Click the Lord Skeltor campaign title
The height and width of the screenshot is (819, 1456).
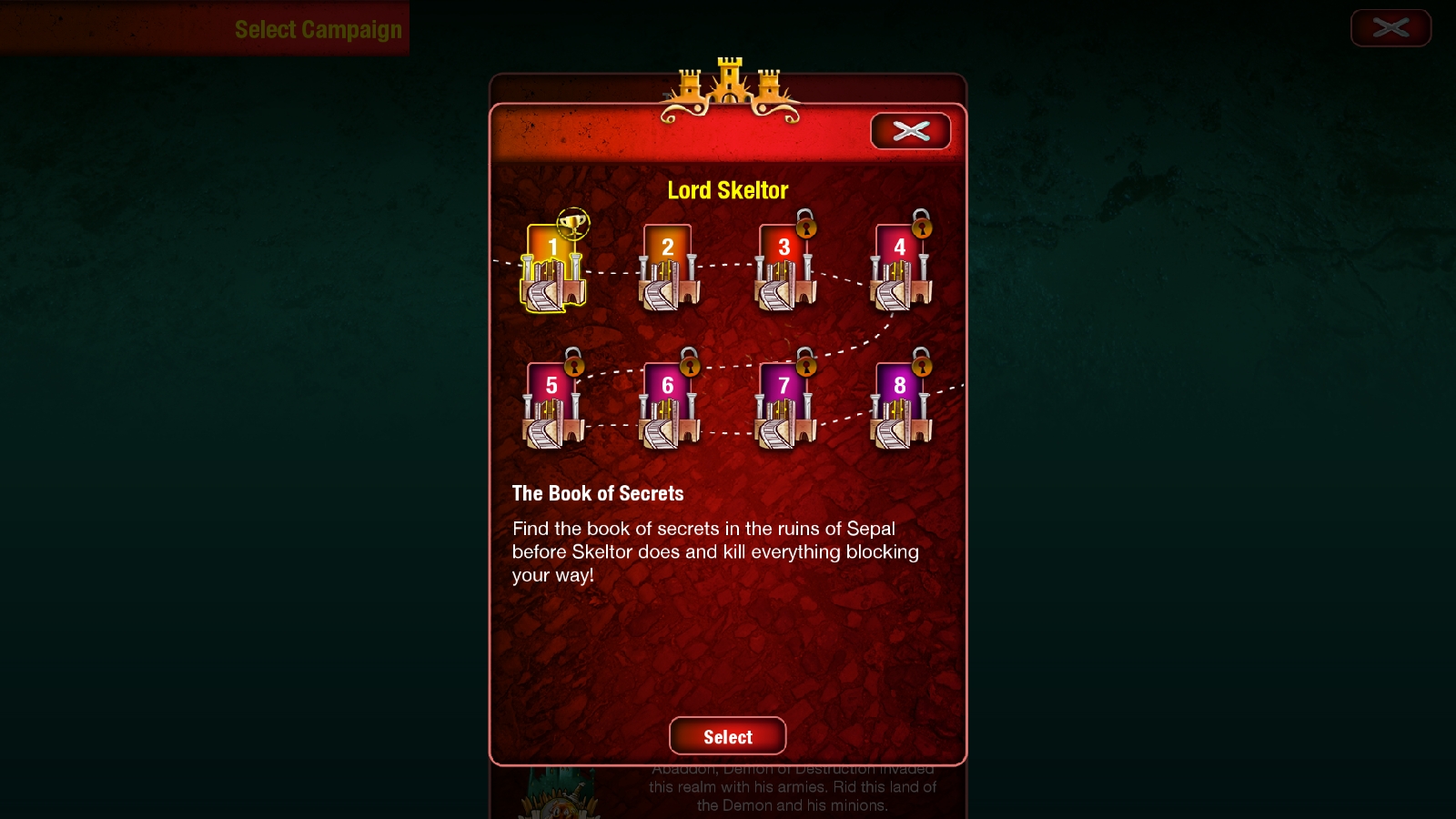728,190
